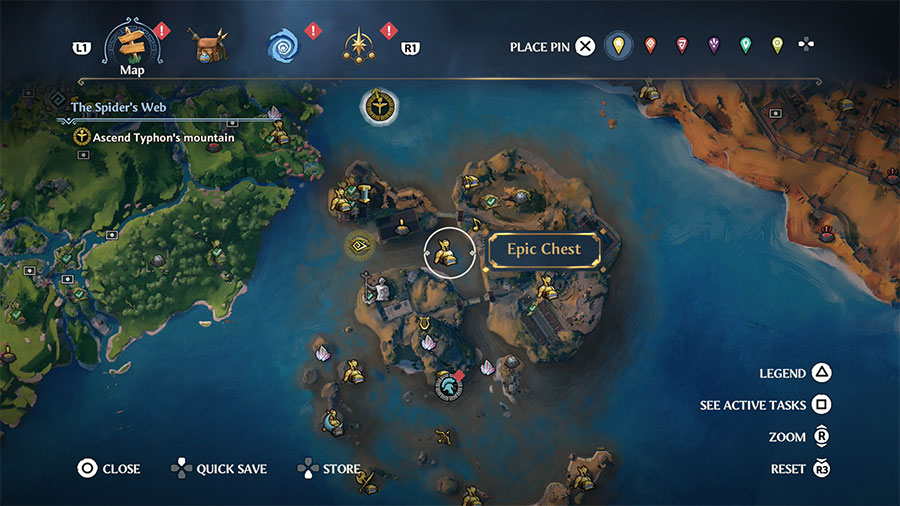Viewport: 900px width, 506px height.
Task: Perform a Quick Save
Action: (x=181, y=468)
